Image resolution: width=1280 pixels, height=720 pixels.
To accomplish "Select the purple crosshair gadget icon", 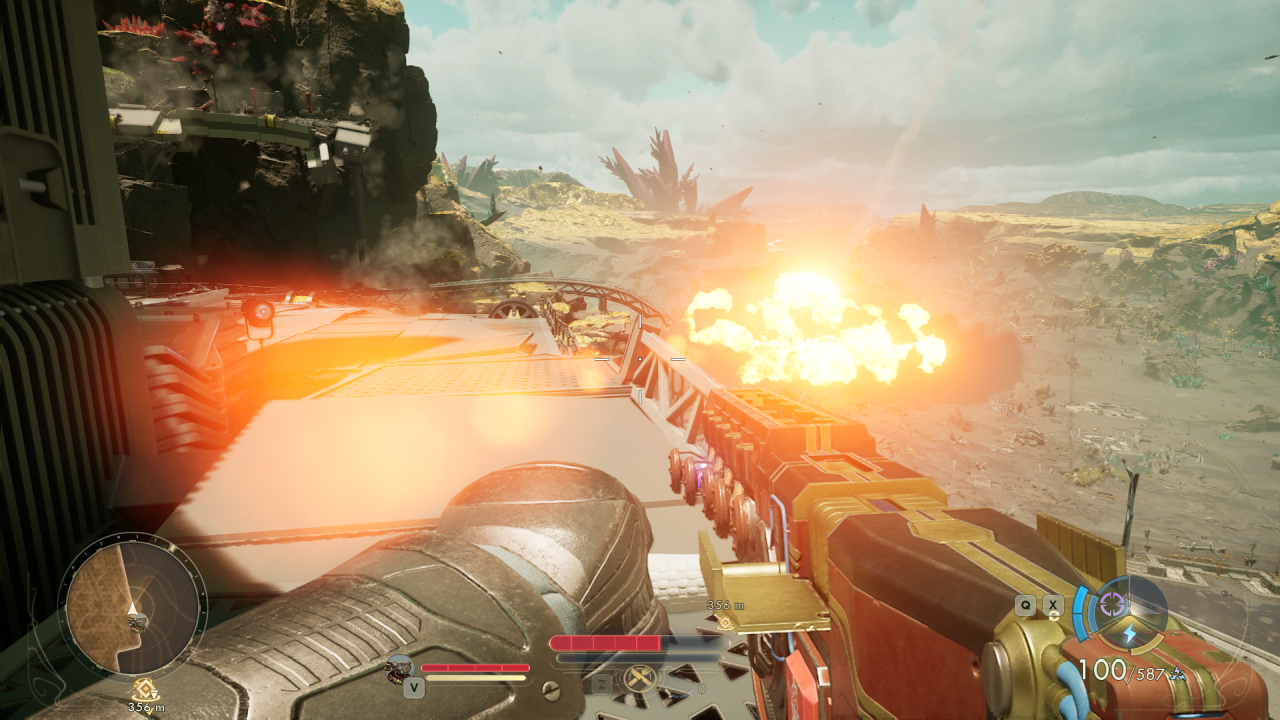I will click(x=1110, y=604).
